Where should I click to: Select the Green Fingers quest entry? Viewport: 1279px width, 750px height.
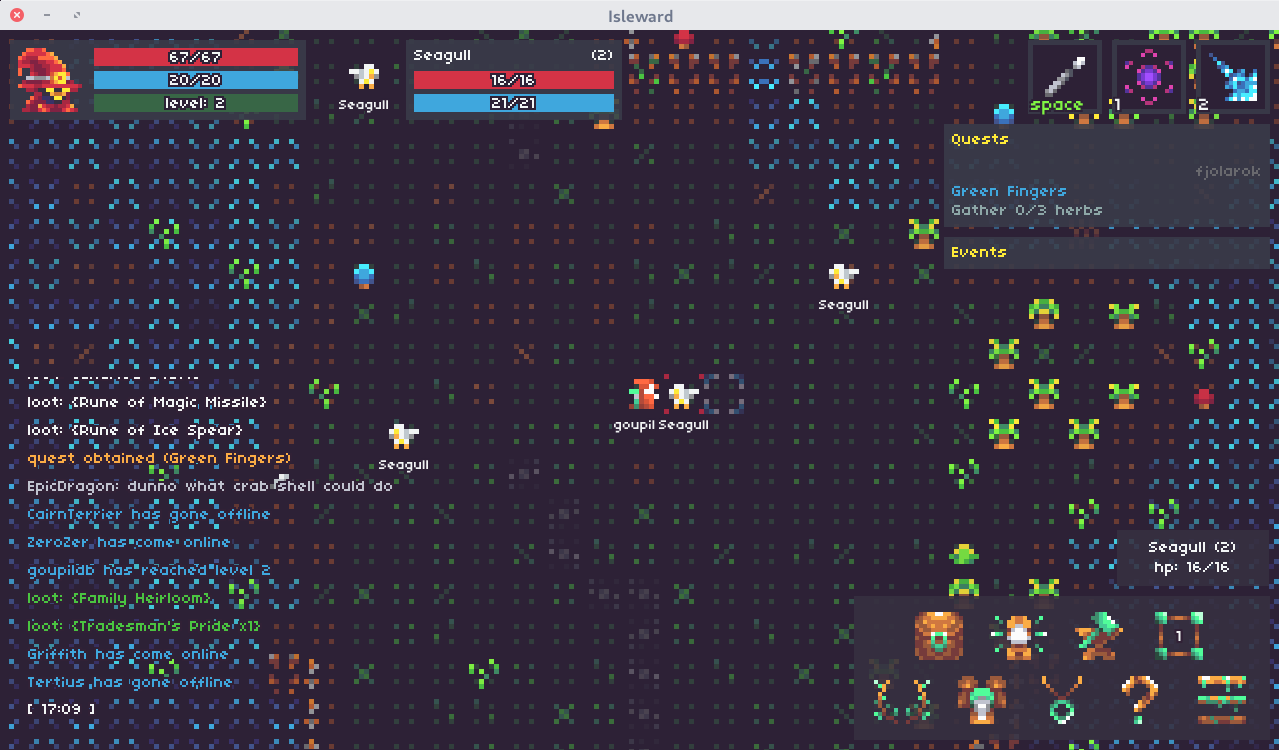tap(1008, 191)
